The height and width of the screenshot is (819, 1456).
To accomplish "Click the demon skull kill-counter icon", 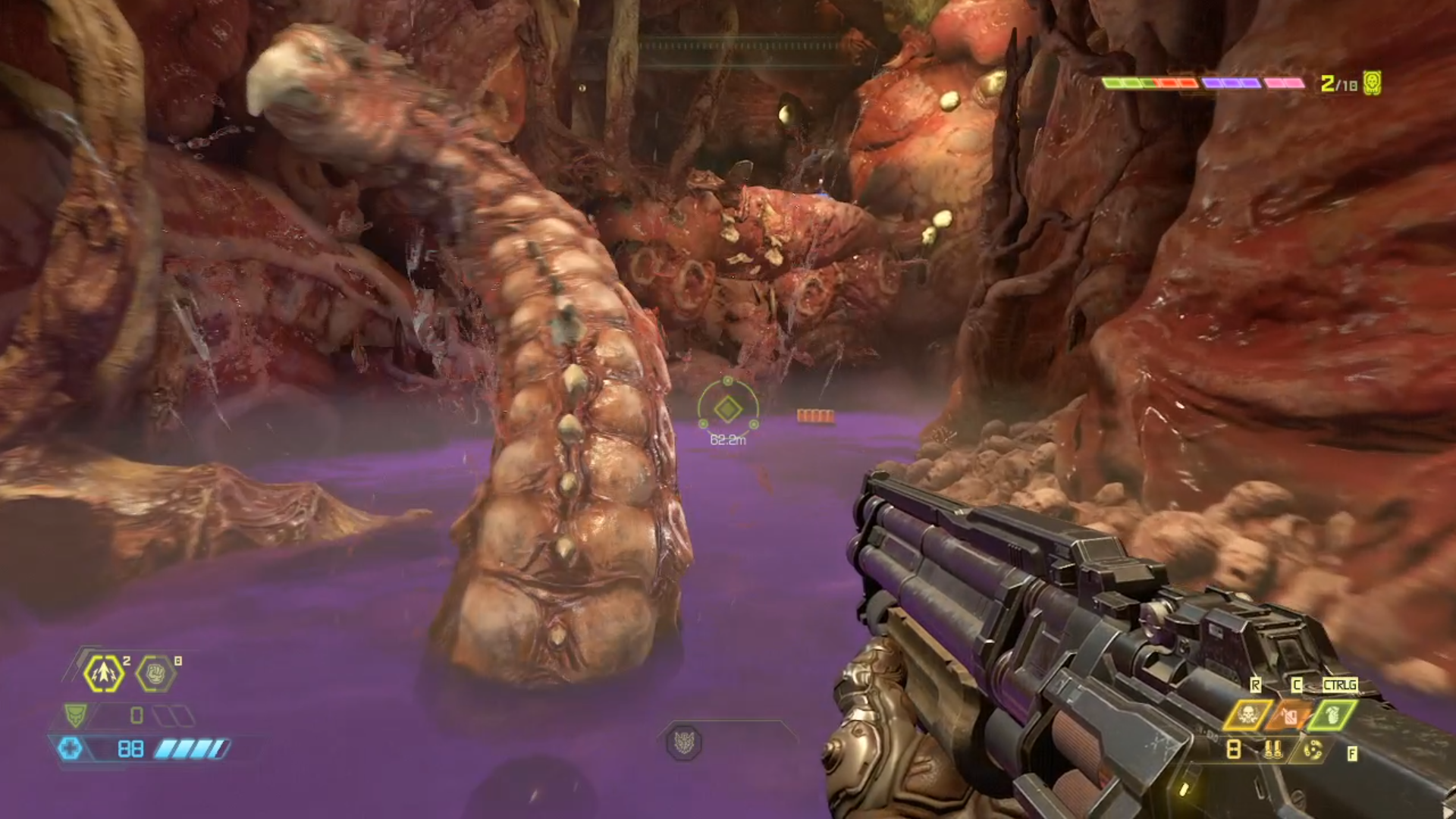I will [x=1371, y=83].
